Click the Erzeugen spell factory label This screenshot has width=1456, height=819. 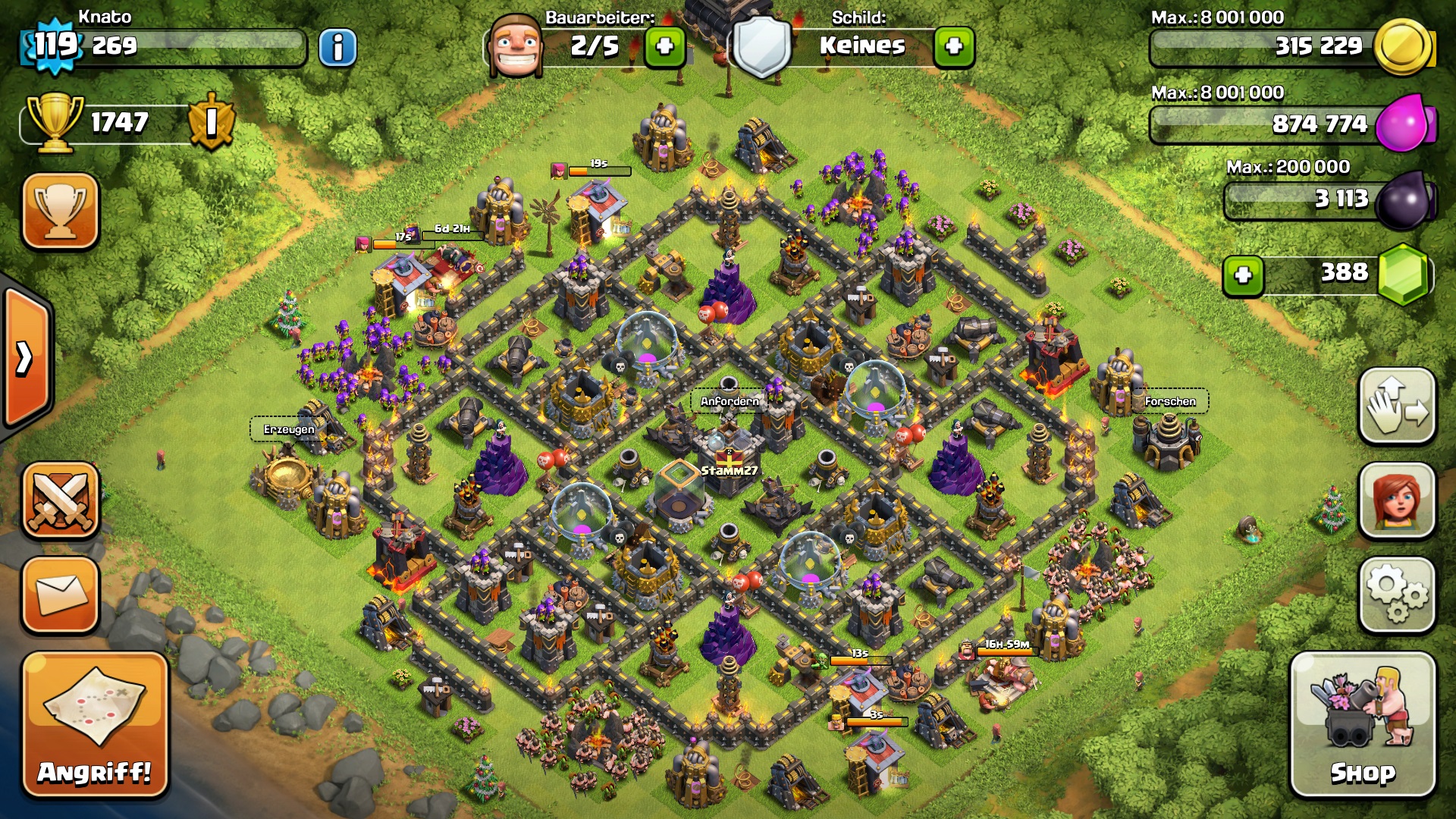tap(289, 429)
